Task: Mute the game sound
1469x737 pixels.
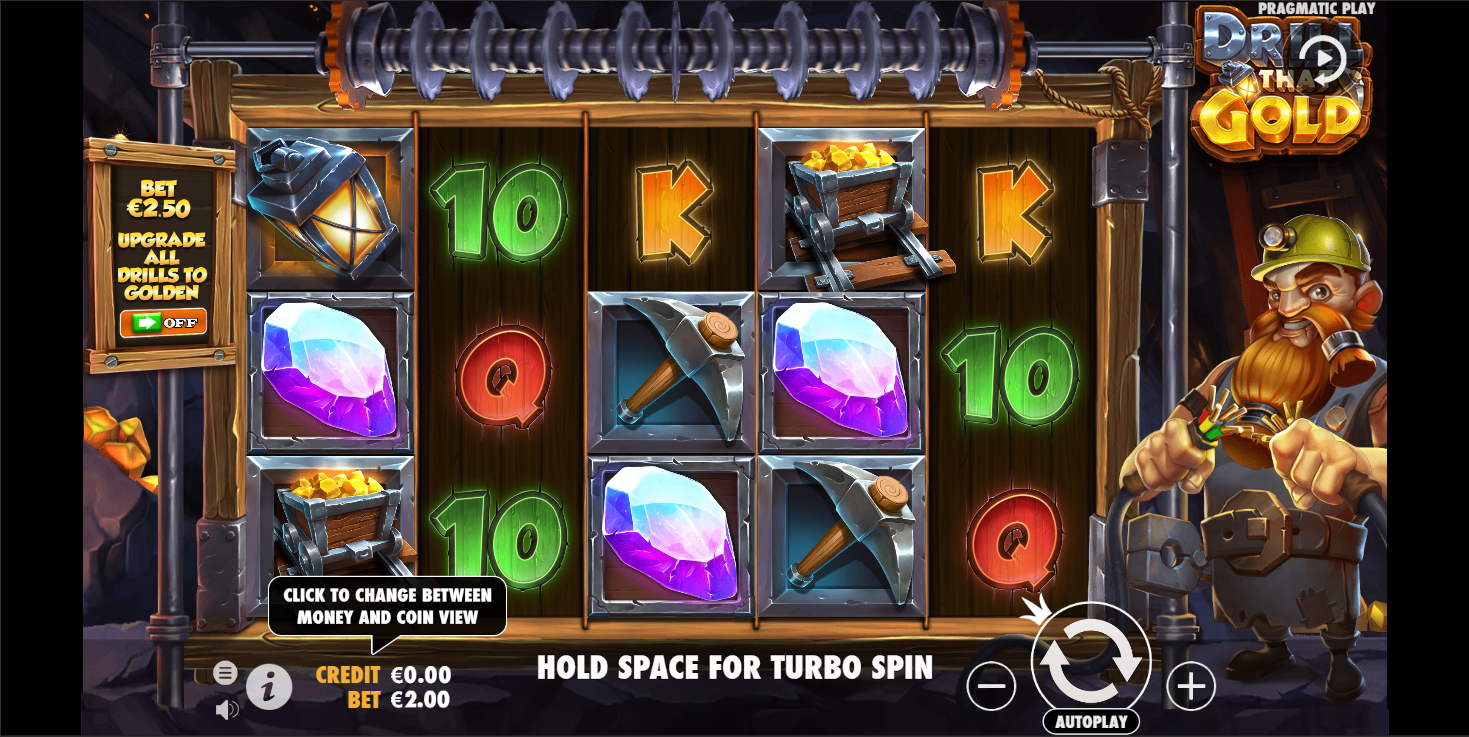Action: 227,708
